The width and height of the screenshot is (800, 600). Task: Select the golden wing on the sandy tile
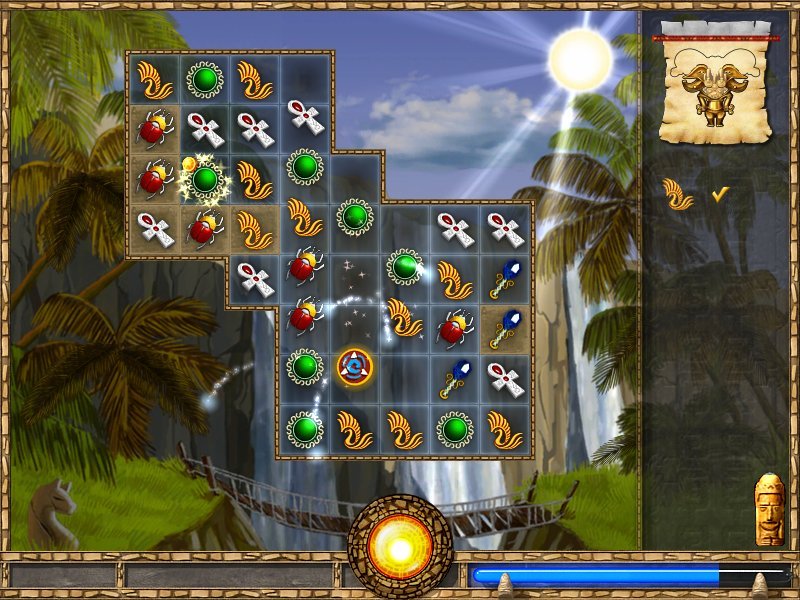pyautogui.click(x=254, y=229)
